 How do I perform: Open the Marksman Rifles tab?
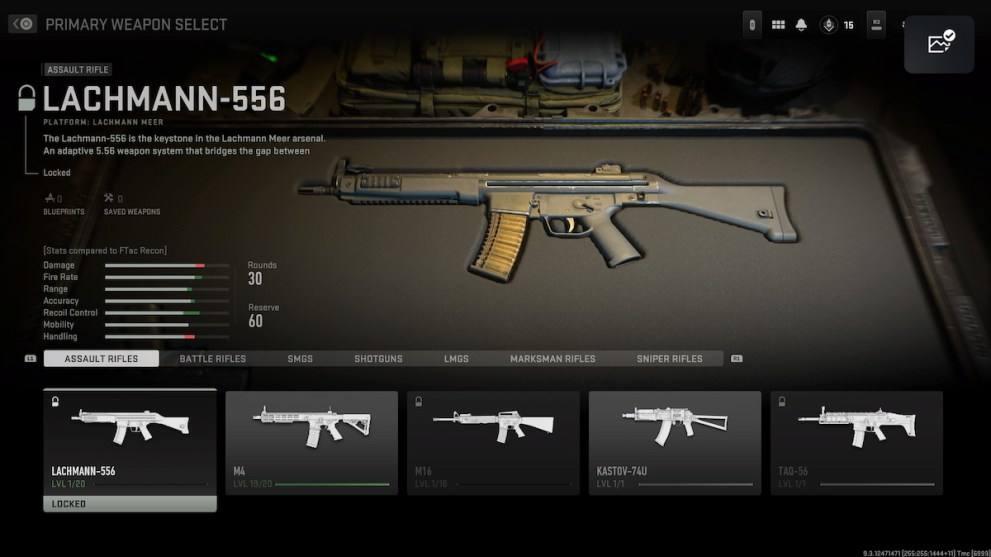pyautogui.click(x=552, y=358)
